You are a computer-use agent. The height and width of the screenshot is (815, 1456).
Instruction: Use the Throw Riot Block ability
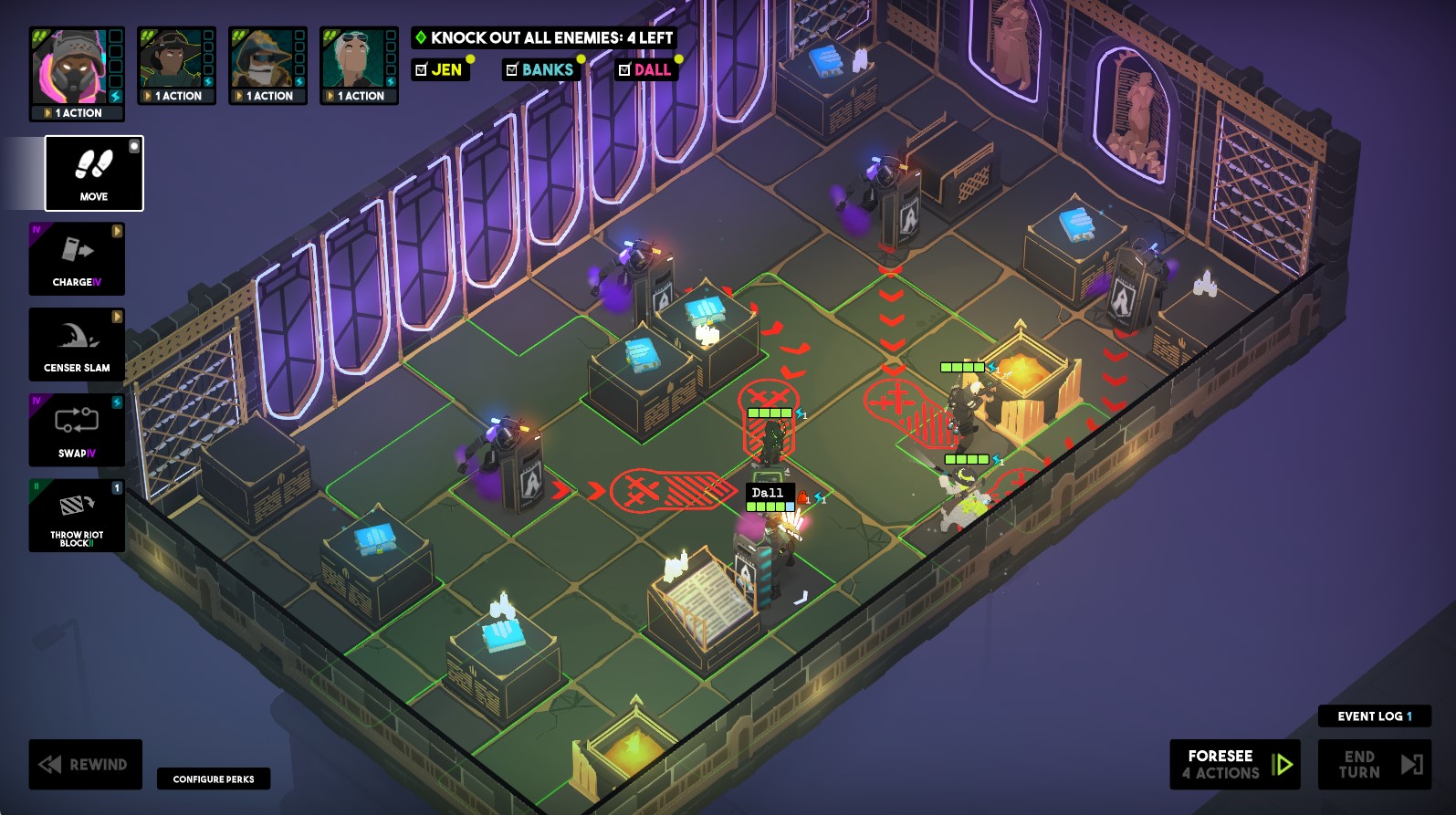pos(77,516)
